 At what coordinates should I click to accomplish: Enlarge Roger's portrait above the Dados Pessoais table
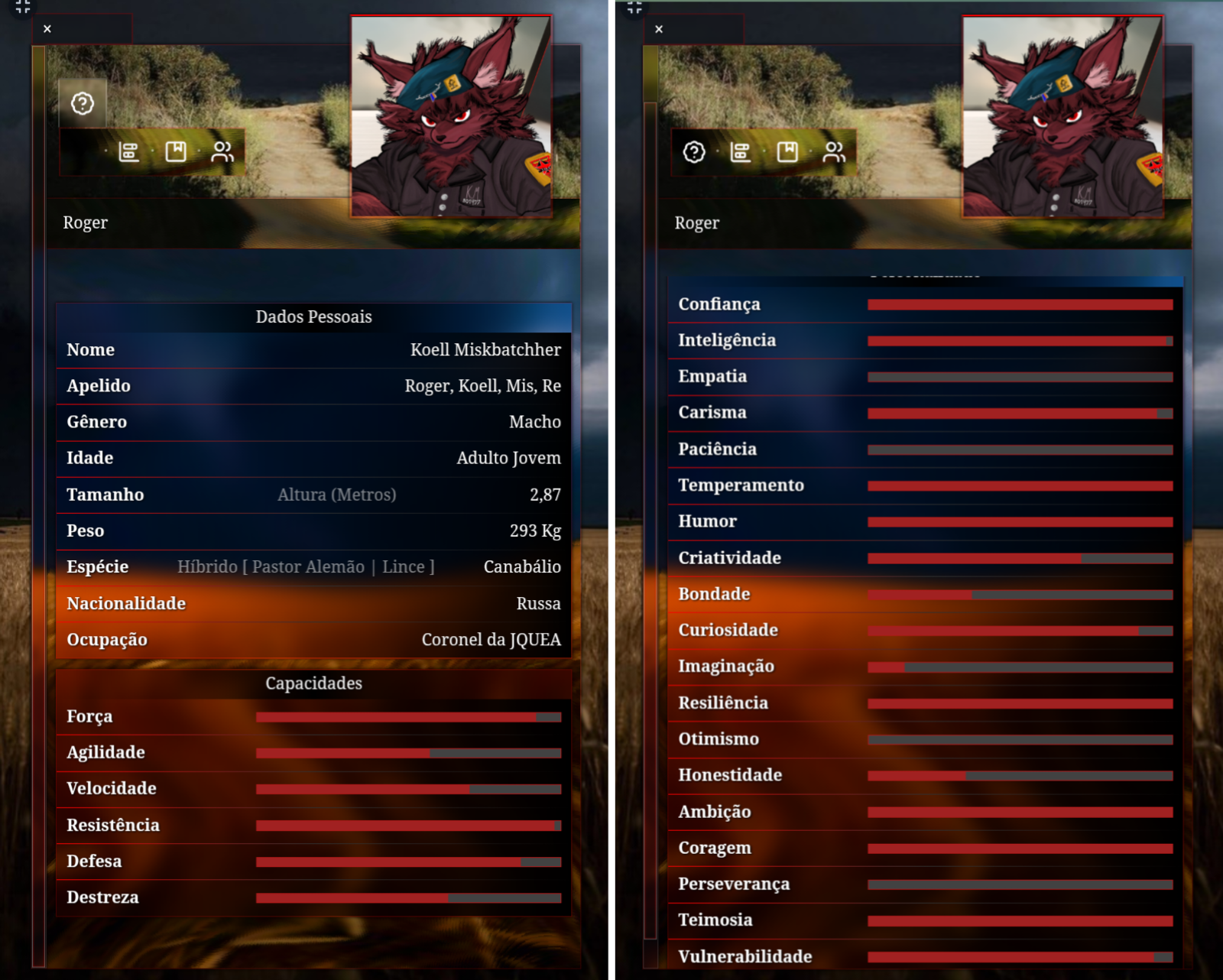(451, 116)
